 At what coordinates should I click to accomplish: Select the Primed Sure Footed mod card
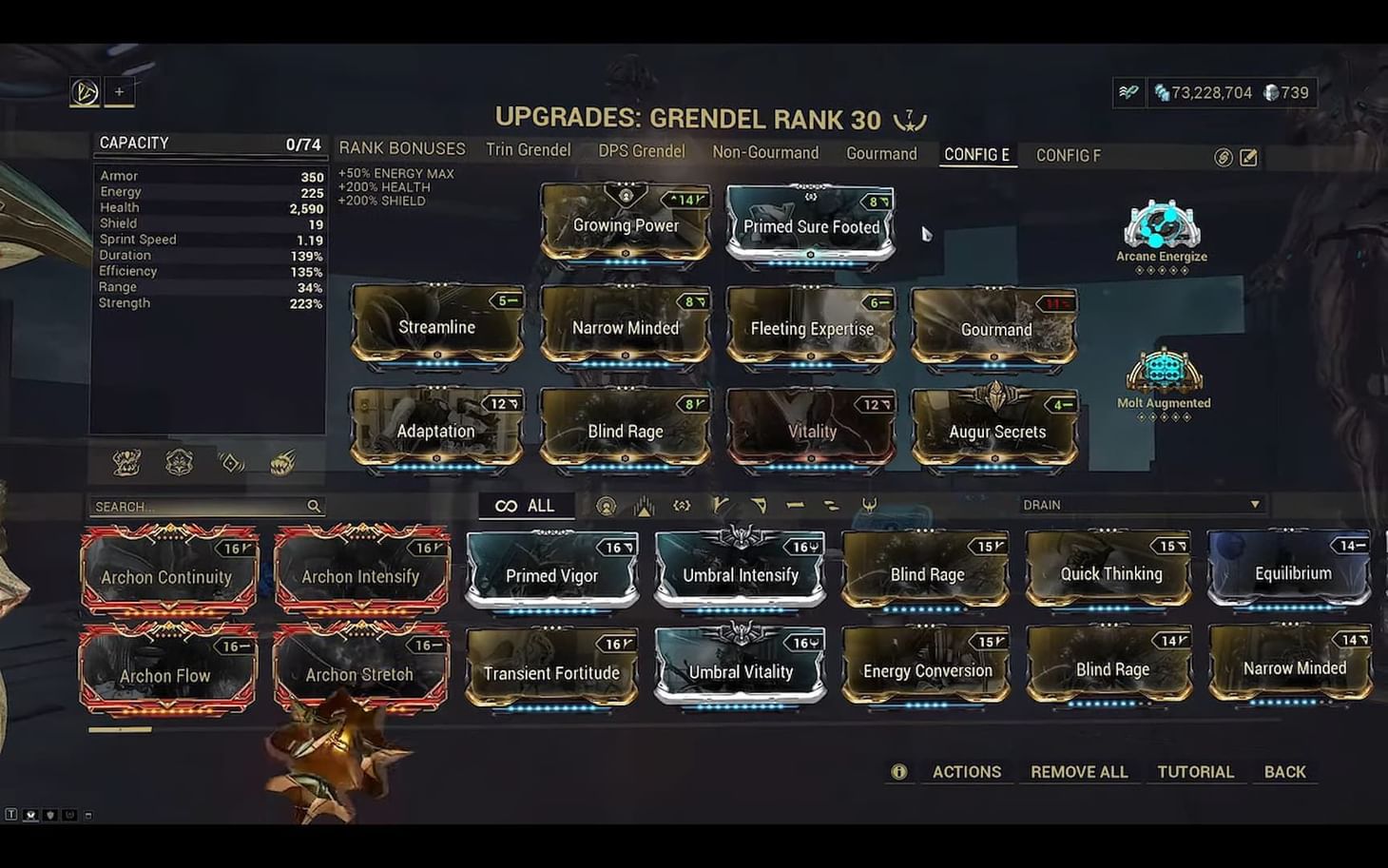[809, 226]
